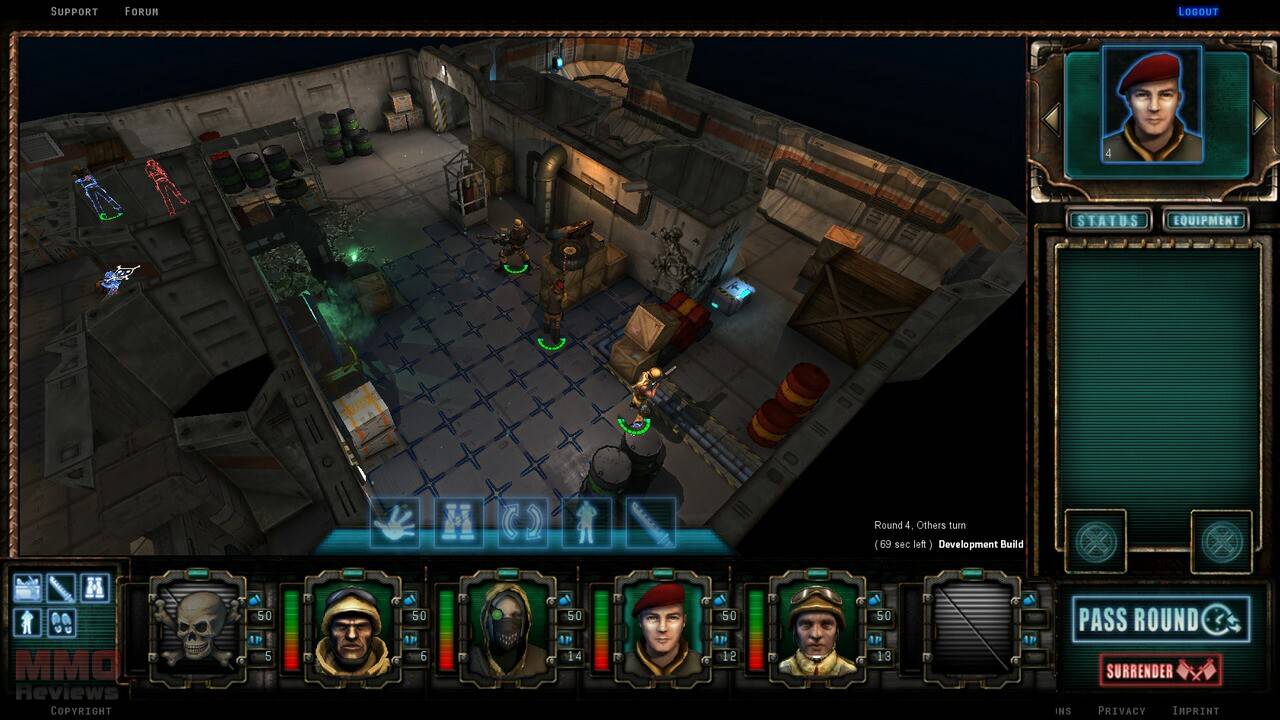
Task: Click the Pass Round button
Action: click(1160, 620)
